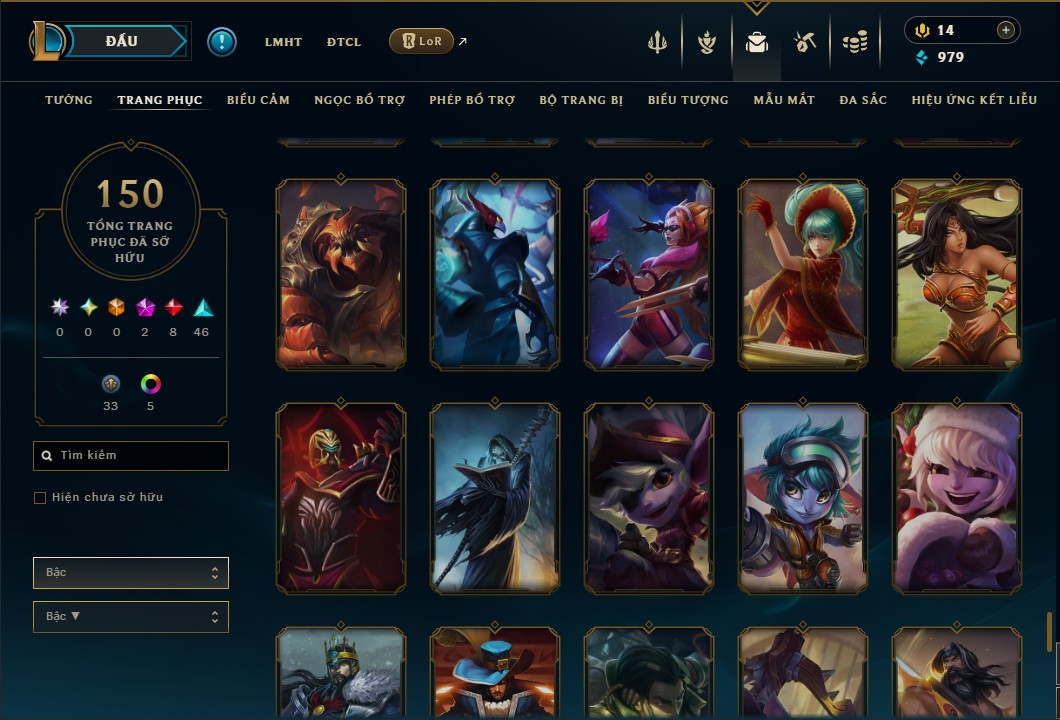This screenshot has width=1060, height=720.
Task: Show the BIỂU TƯỢNG tab
Action: 688,100
